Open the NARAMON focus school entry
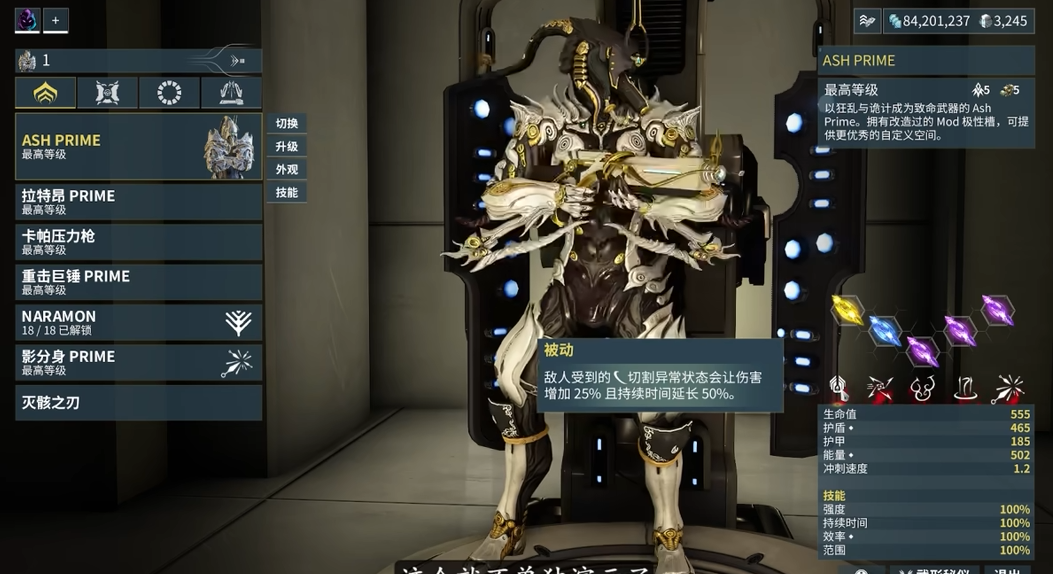The height and width of the screenshot is (574, 1053). [138, 322]
